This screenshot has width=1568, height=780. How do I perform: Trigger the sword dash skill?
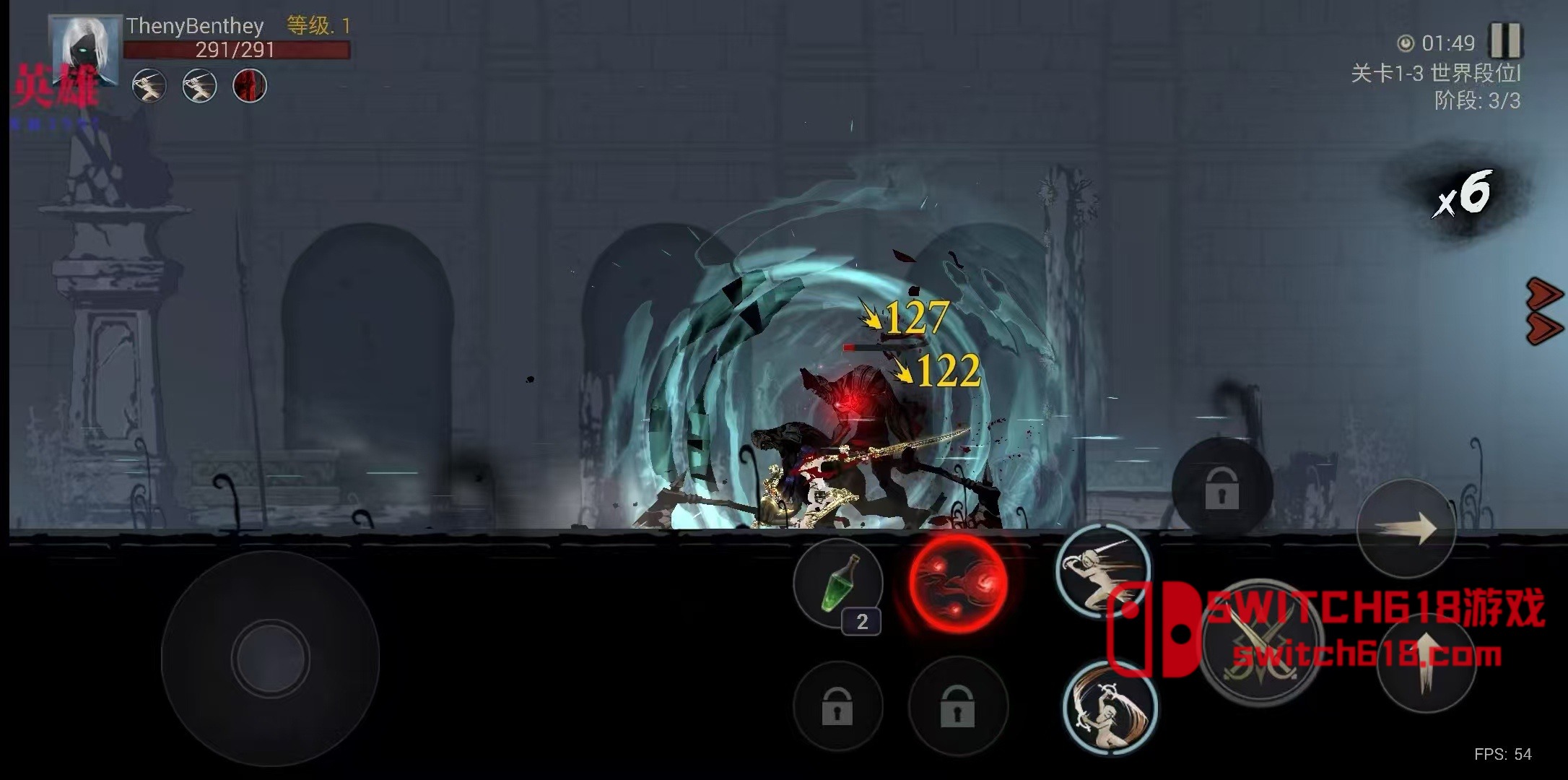click(1102, 572)
